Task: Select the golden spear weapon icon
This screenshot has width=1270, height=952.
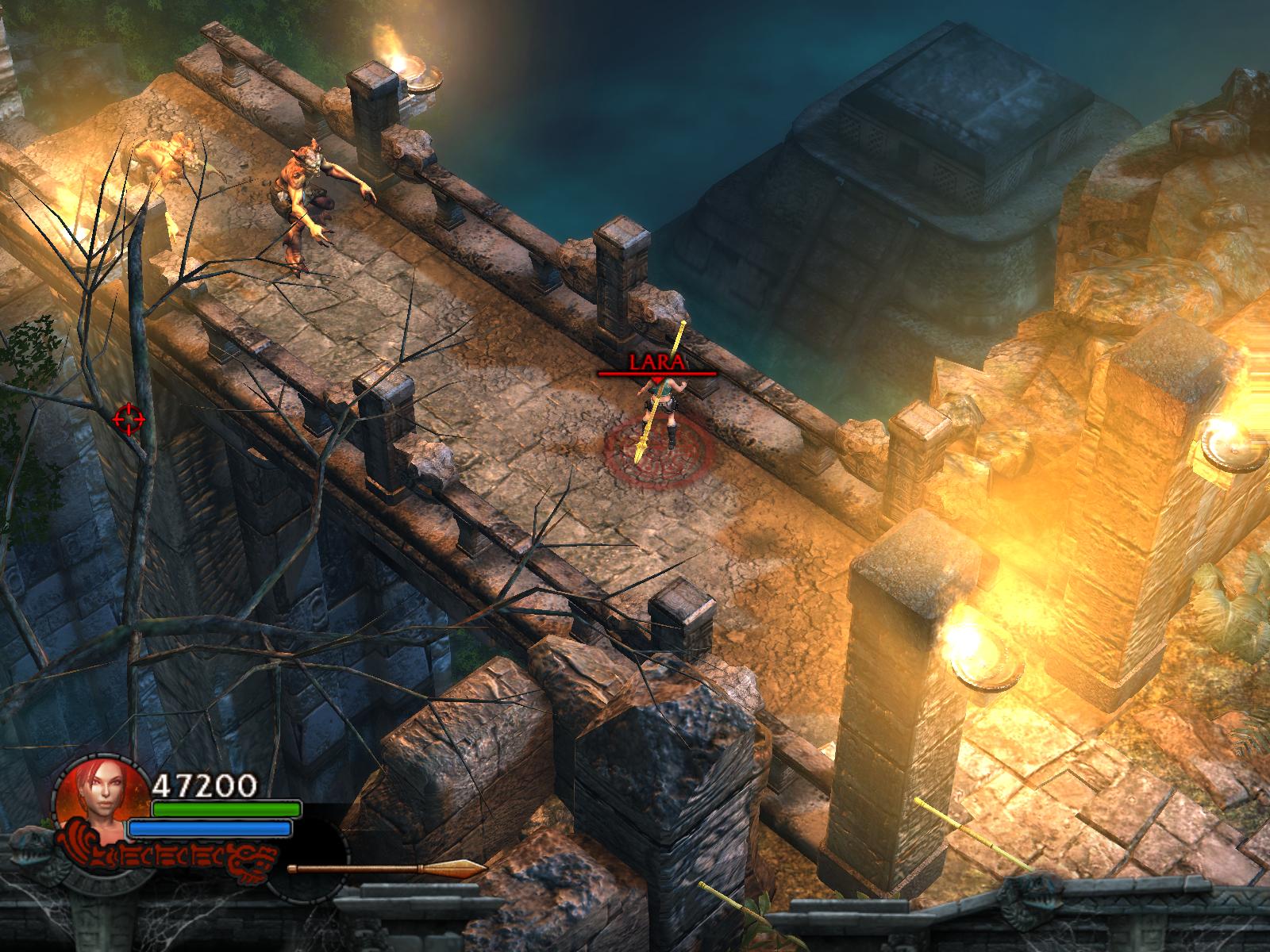Action: [x=387, y=869]
